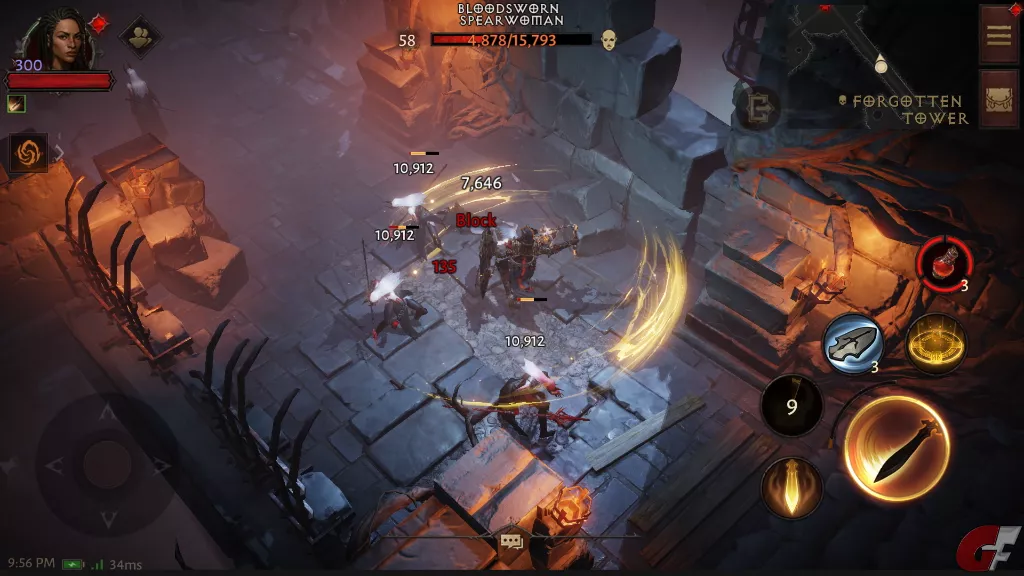Image resolution: width=1024 pixels, height=576 pixels.
Task: Open the chat speech bubble
Action: [x=512, y=542]
